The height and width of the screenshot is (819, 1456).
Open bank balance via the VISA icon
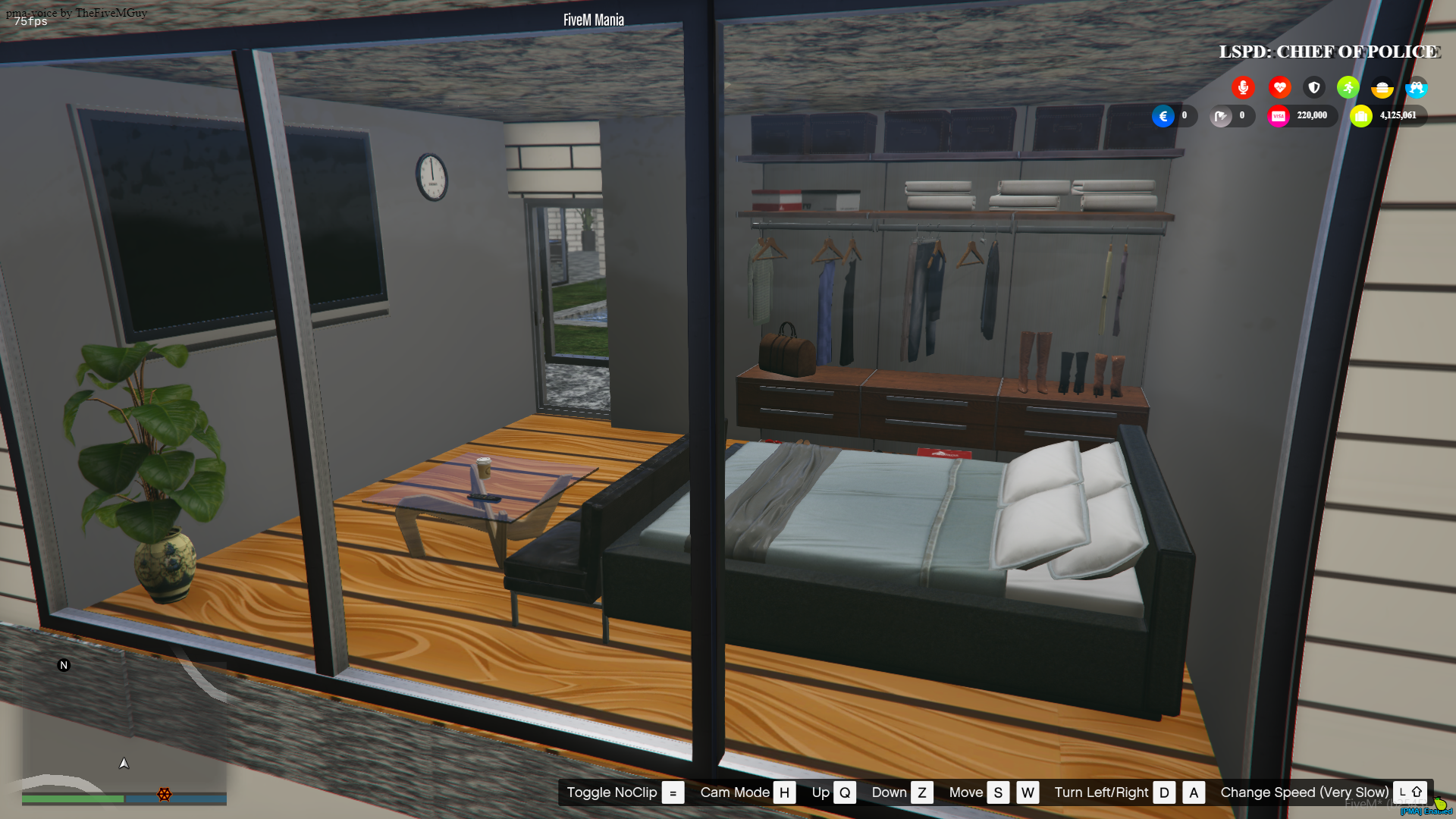(x=1279, y=115)
